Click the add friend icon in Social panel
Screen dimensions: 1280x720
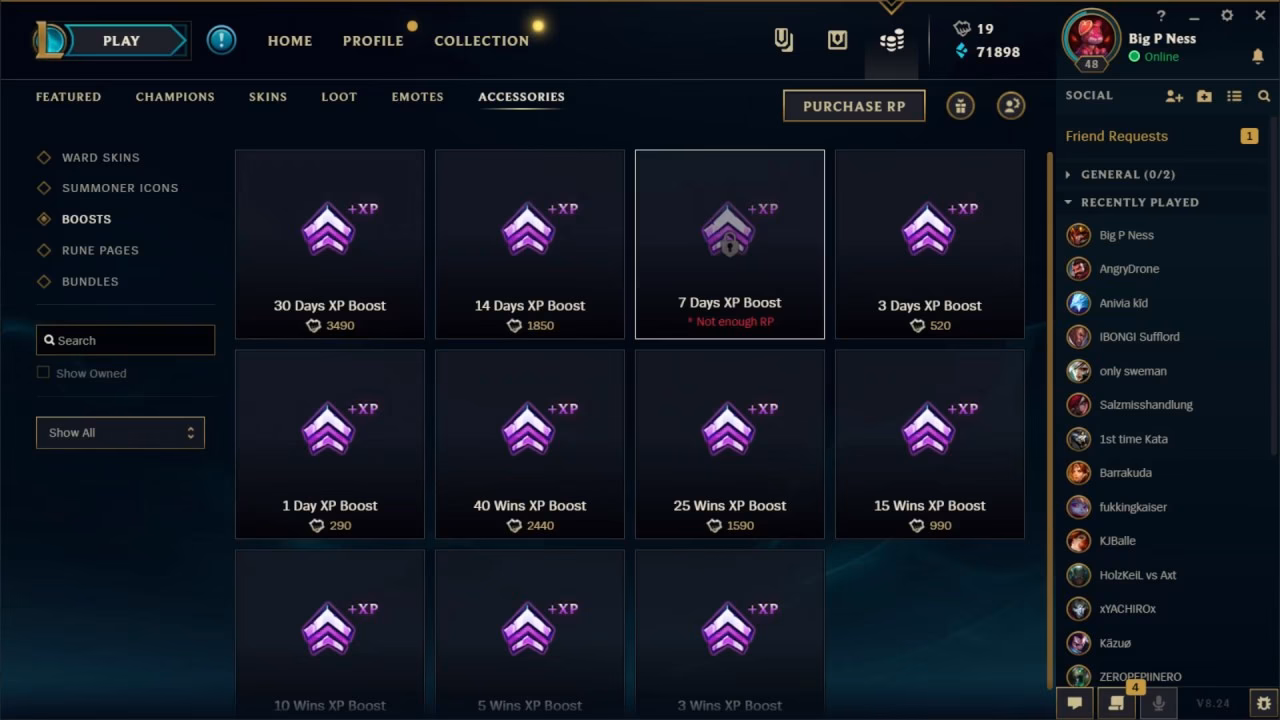[1173, 95]
